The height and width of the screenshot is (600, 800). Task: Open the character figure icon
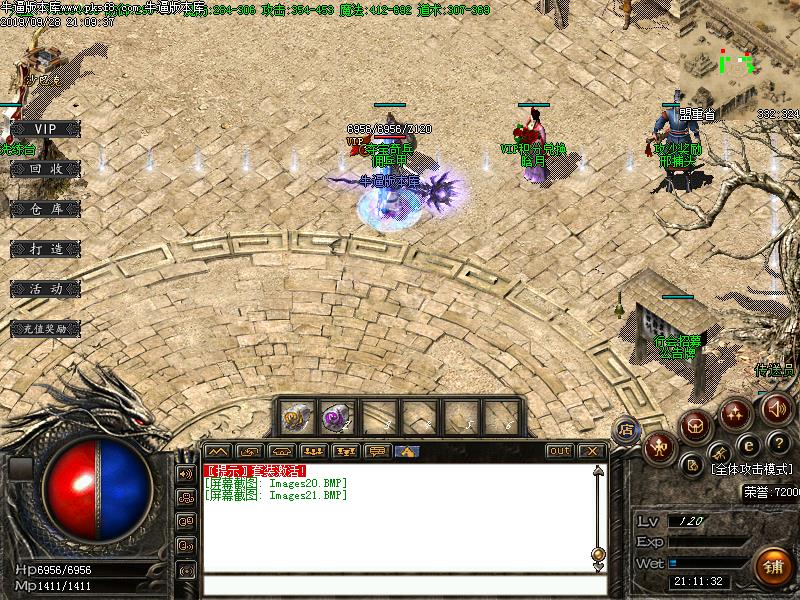(x=660, y=447)
